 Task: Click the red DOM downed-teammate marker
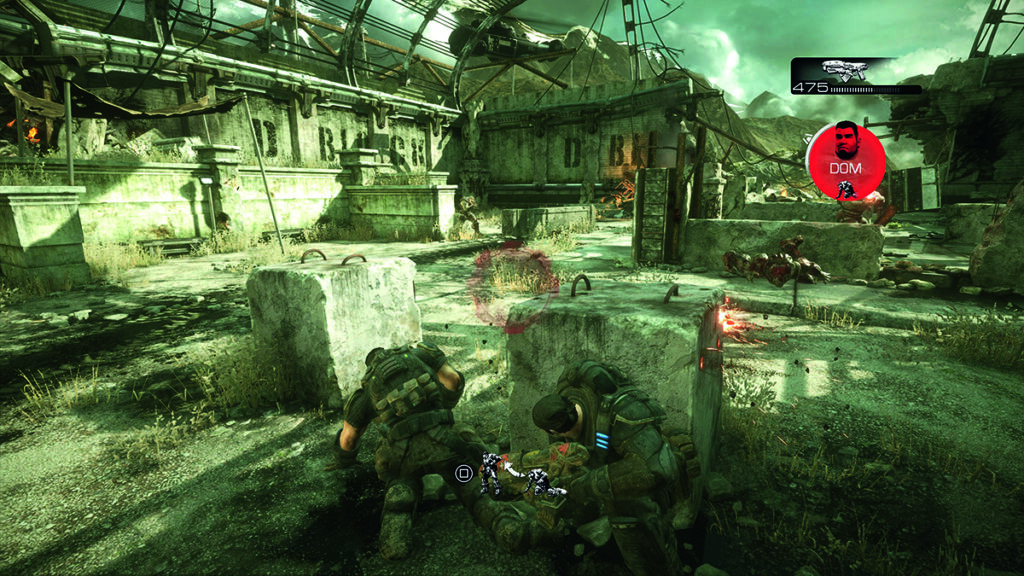[x=846, y=159]
